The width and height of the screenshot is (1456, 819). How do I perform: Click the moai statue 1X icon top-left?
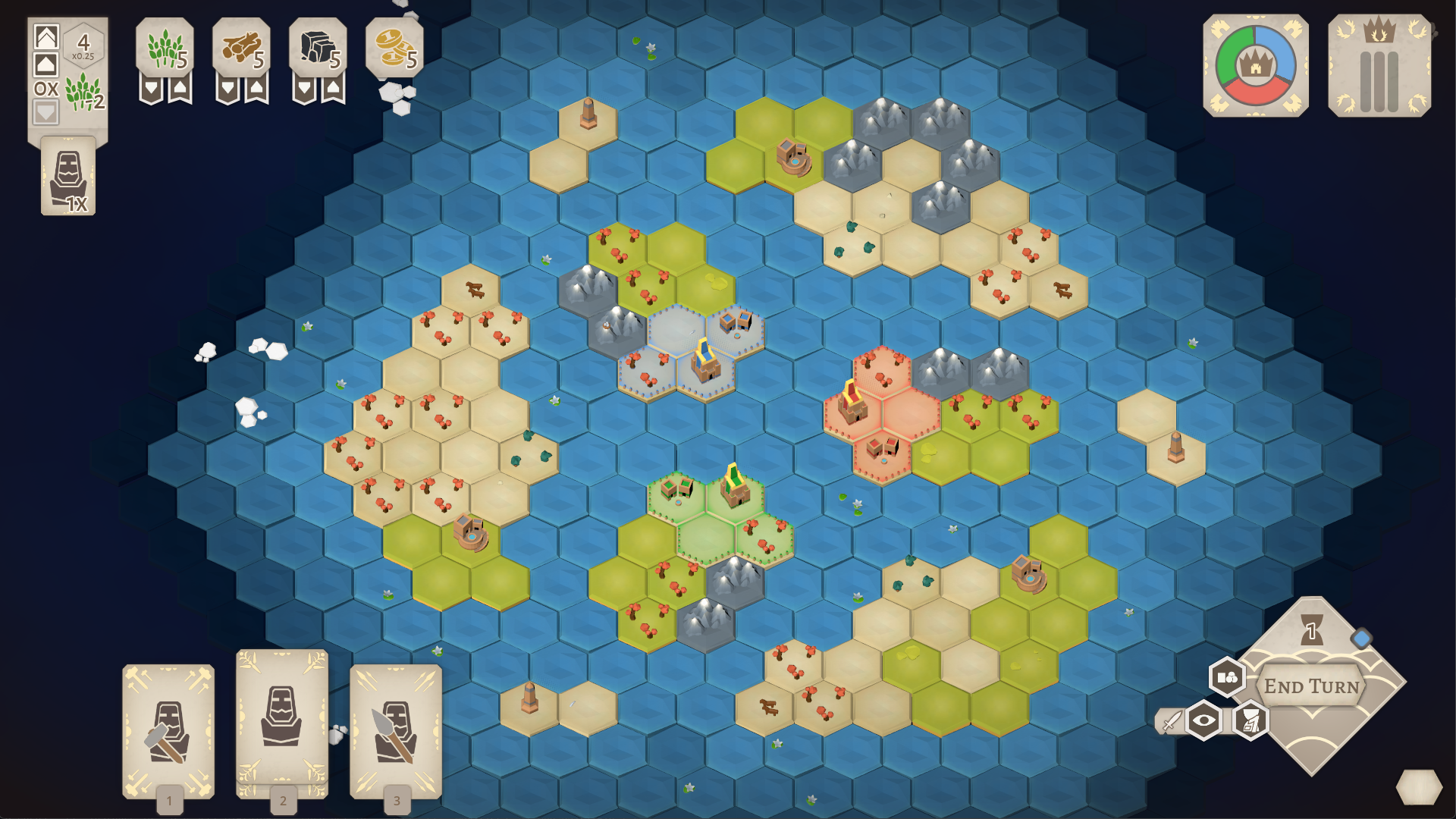[x=67, y=174]
